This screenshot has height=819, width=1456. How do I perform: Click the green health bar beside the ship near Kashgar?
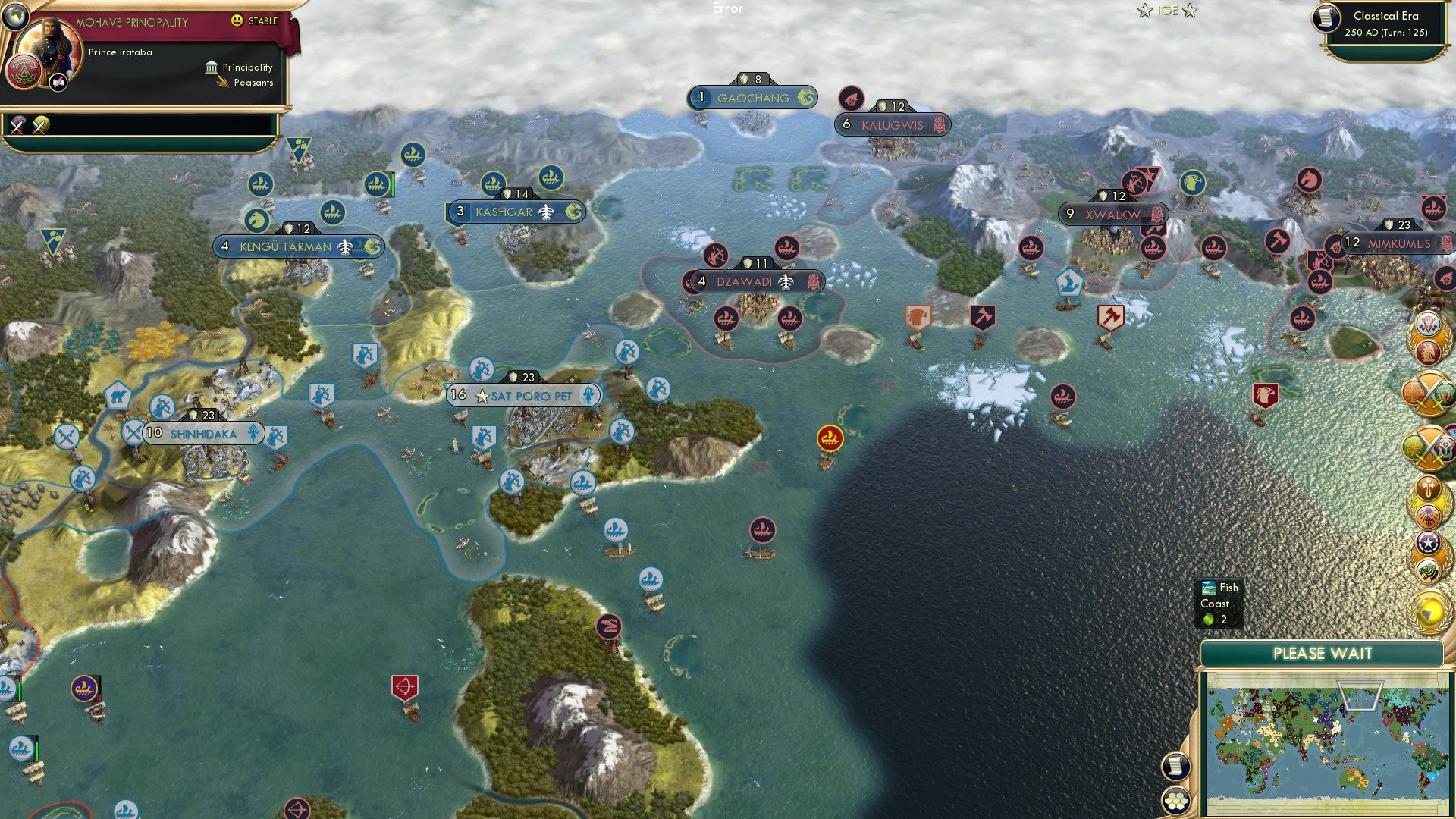click(x=393, y=186)
